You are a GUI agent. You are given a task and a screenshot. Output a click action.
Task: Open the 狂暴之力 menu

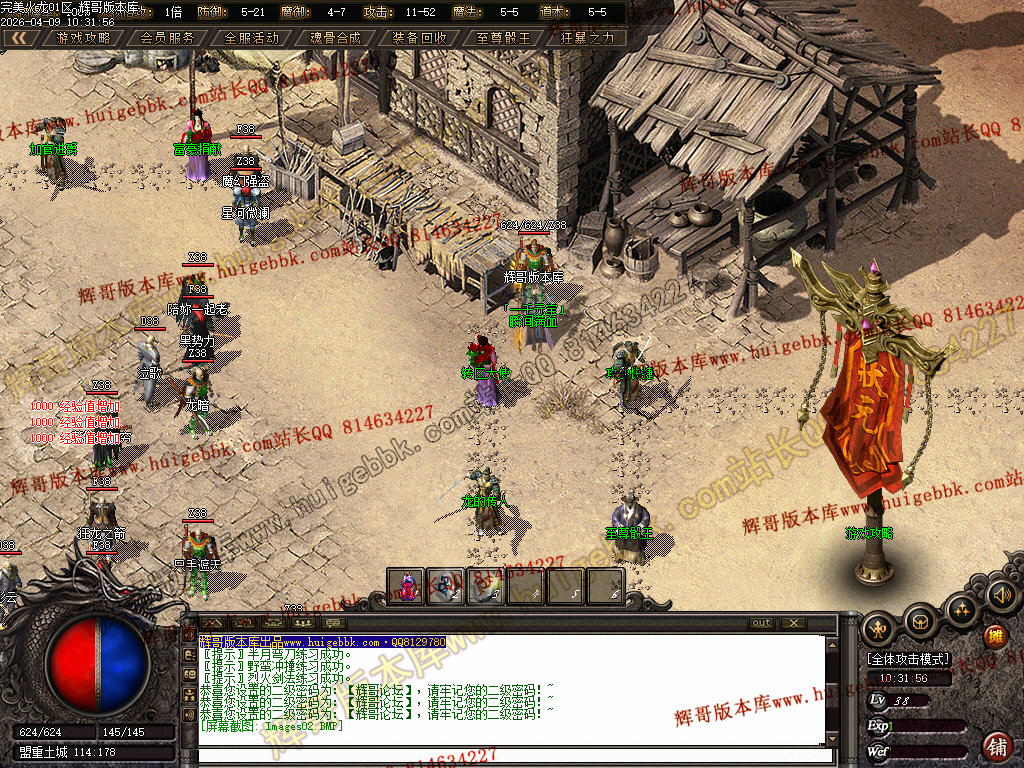[587, 38]
